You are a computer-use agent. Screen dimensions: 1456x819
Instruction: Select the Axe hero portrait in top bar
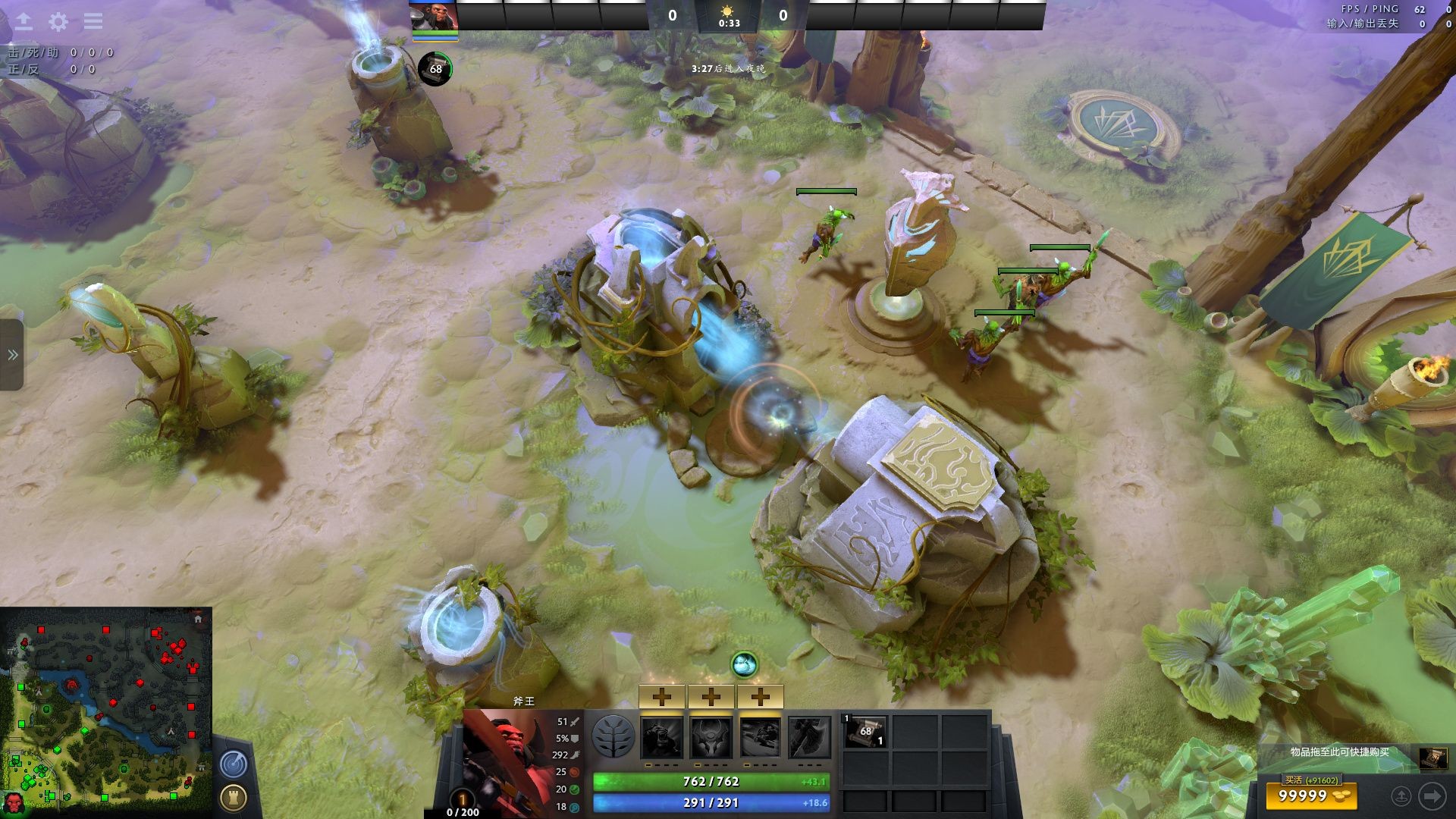click(434, 17)
